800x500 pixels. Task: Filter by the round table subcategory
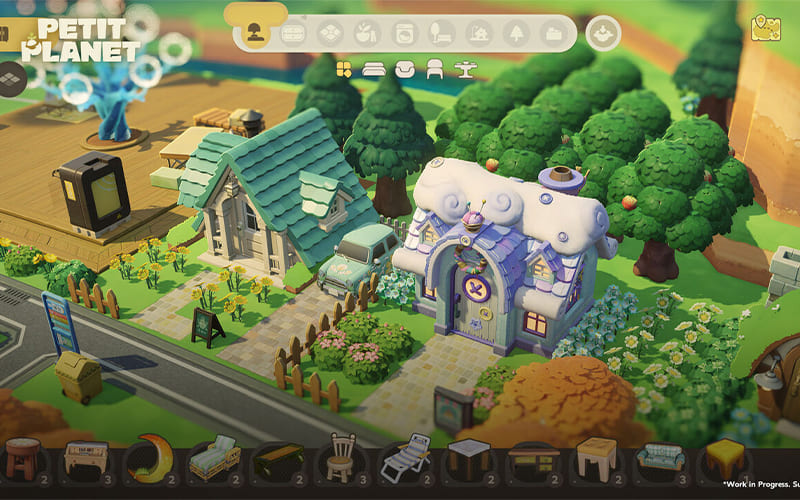tap(465, 69)
